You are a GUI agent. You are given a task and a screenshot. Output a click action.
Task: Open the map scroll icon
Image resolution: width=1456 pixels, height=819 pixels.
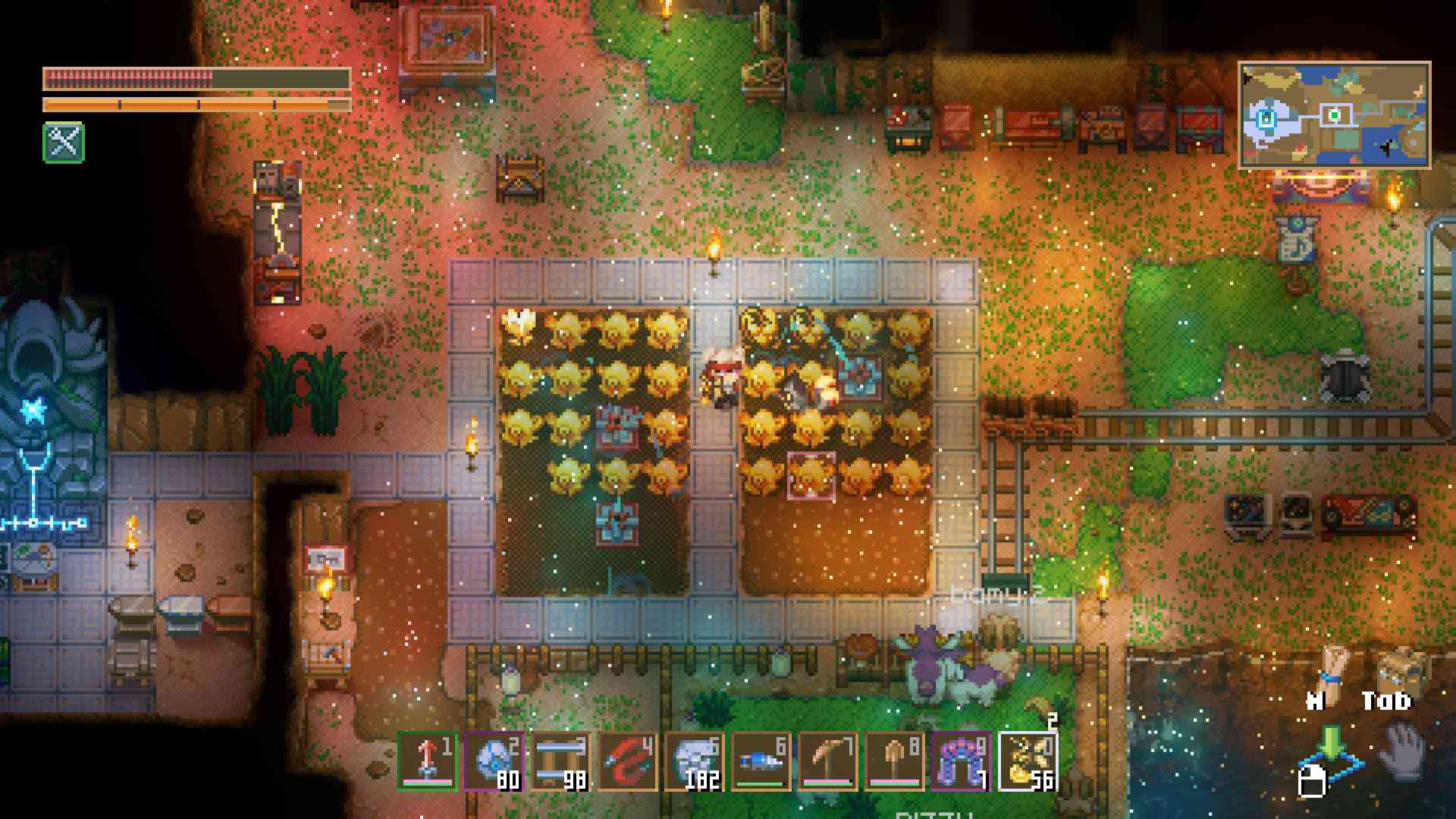pyautogui.click(x=1332, y=668)
